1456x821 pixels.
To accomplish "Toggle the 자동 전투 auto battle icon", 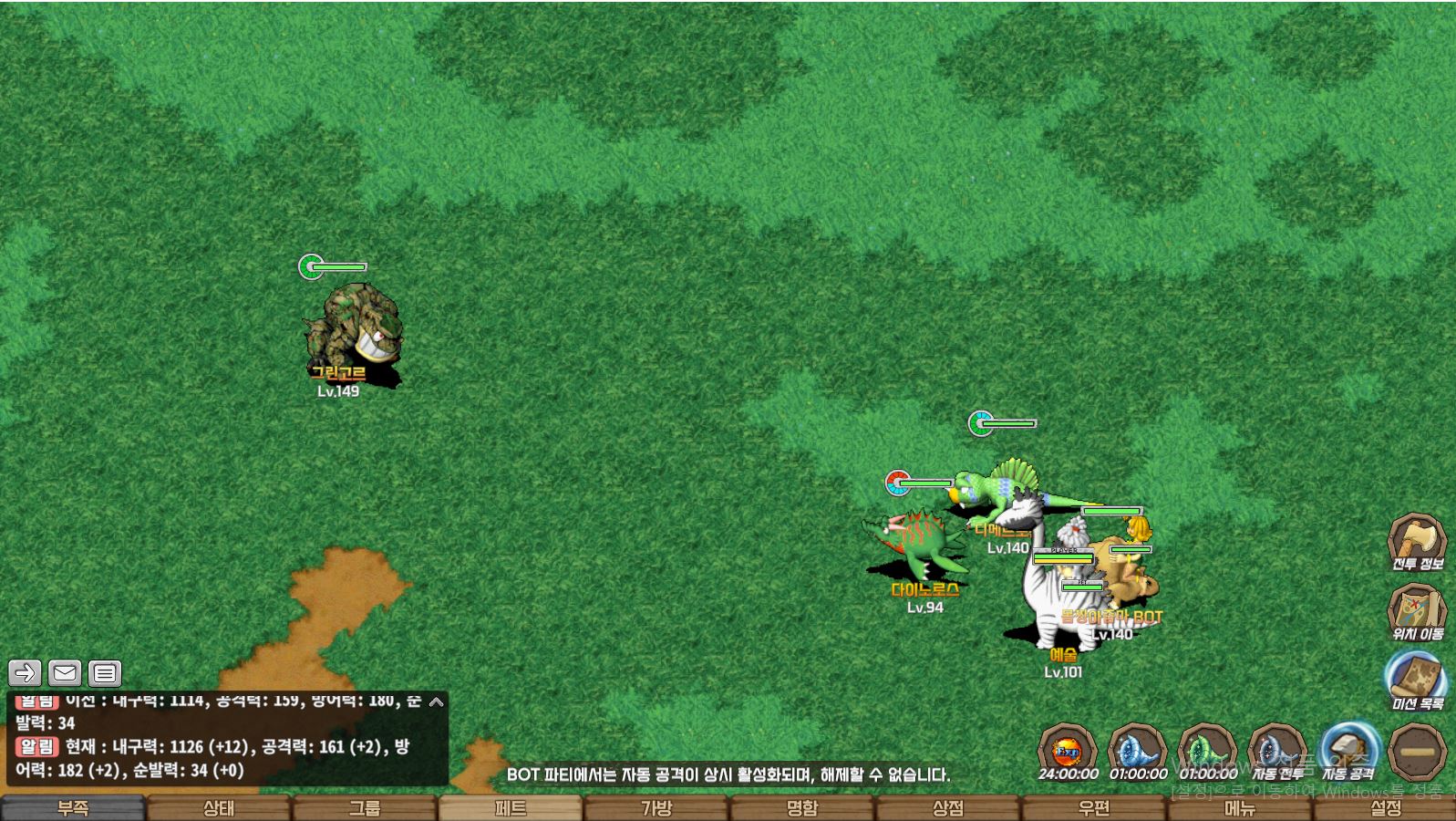I will click(1277, 750).
